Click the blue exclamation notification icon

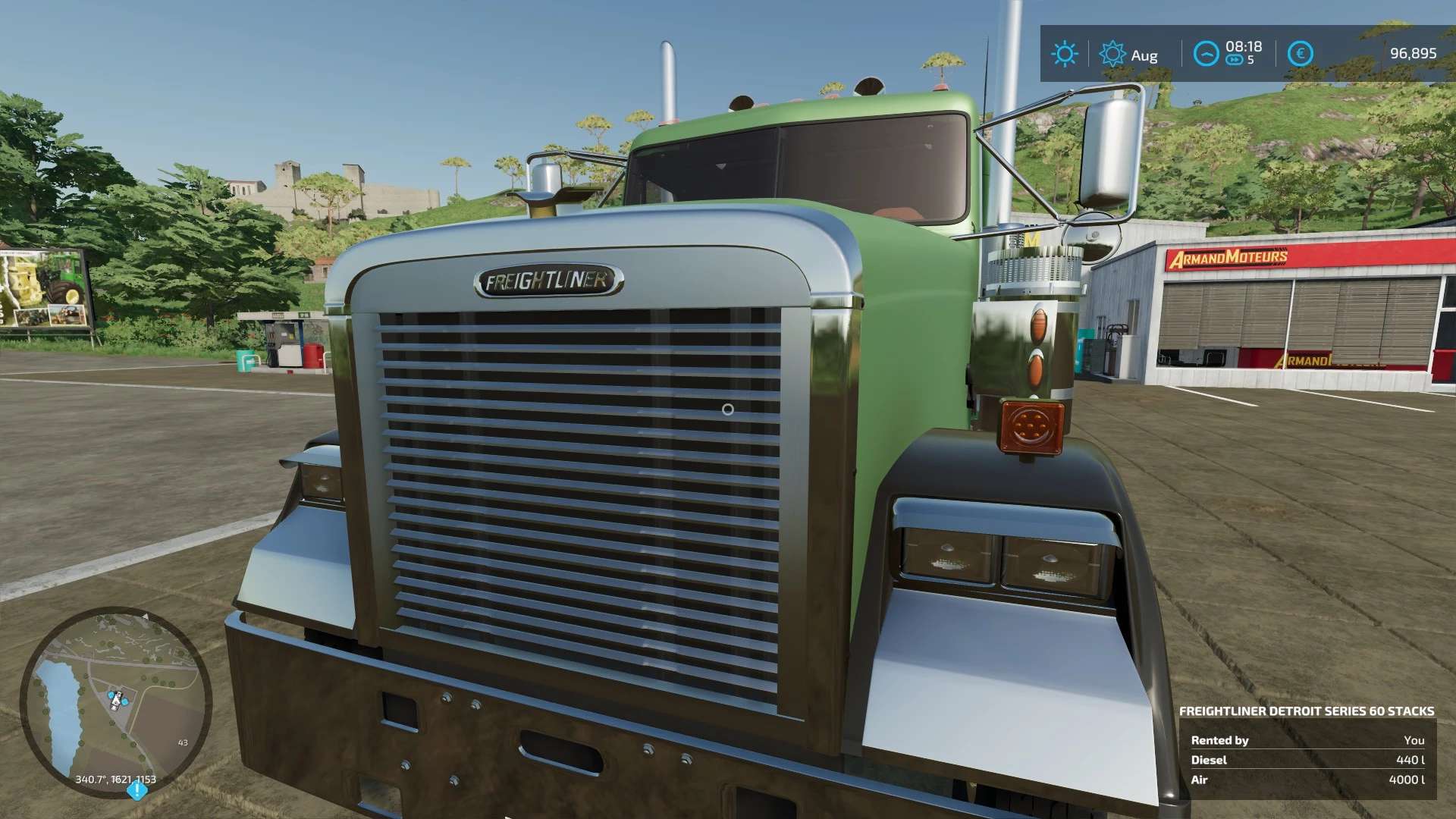(x=136, y=791)
